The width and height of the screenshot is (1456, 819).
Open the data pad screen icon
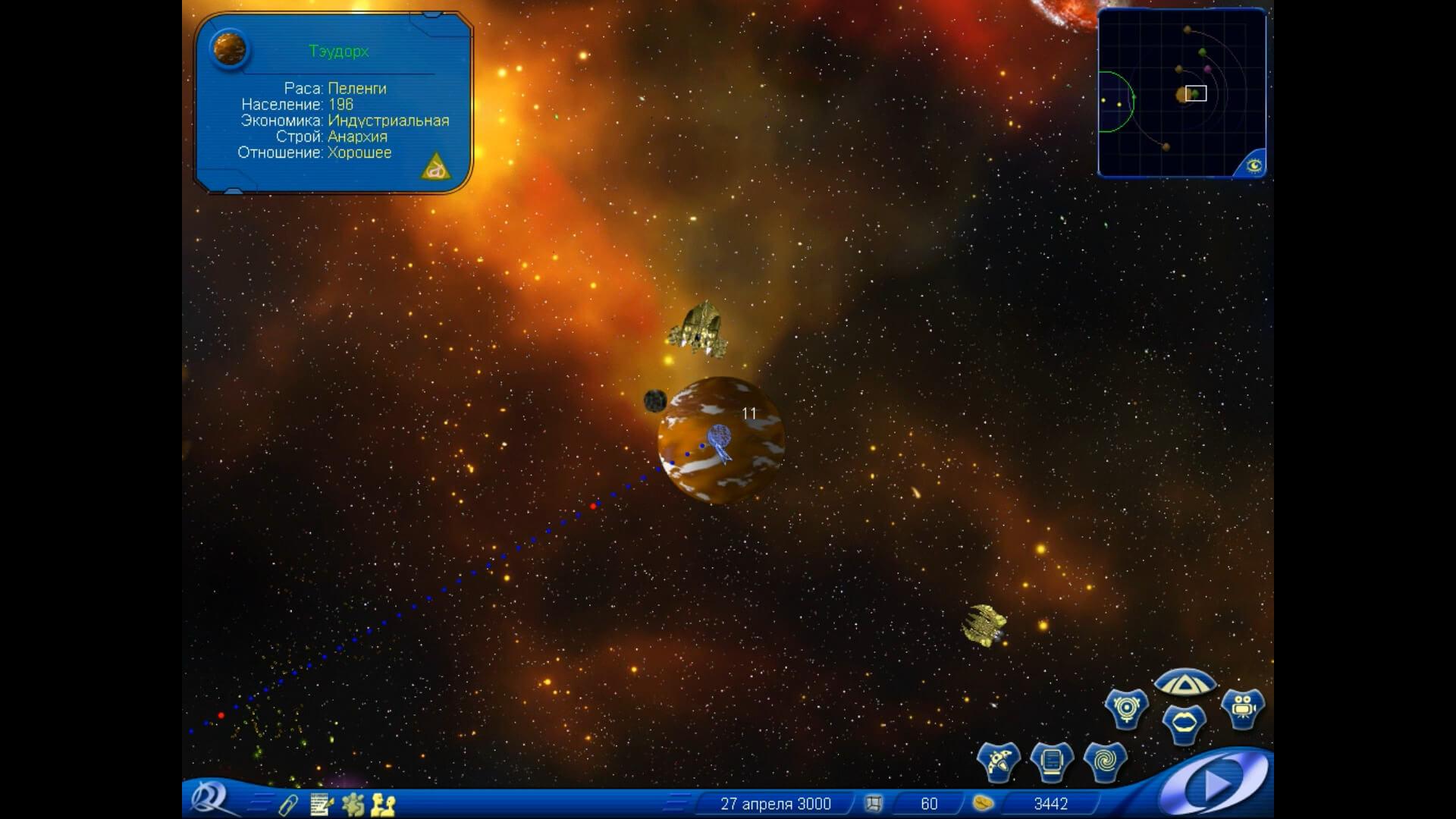pyautogui.click(x=1052, y=760)
